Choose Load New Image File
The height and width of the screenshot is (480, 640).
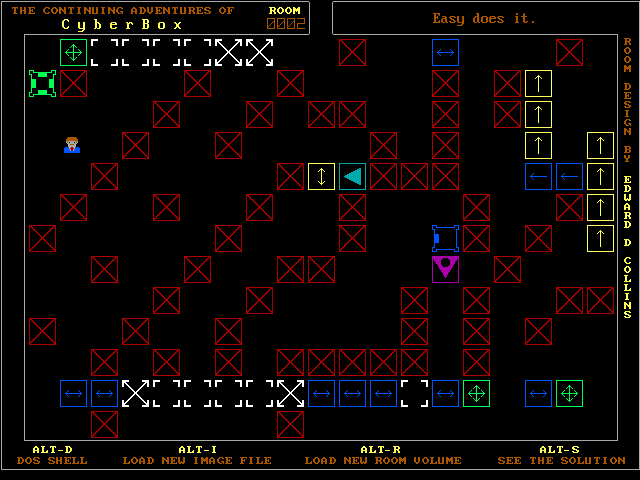[x=197, y=460]
